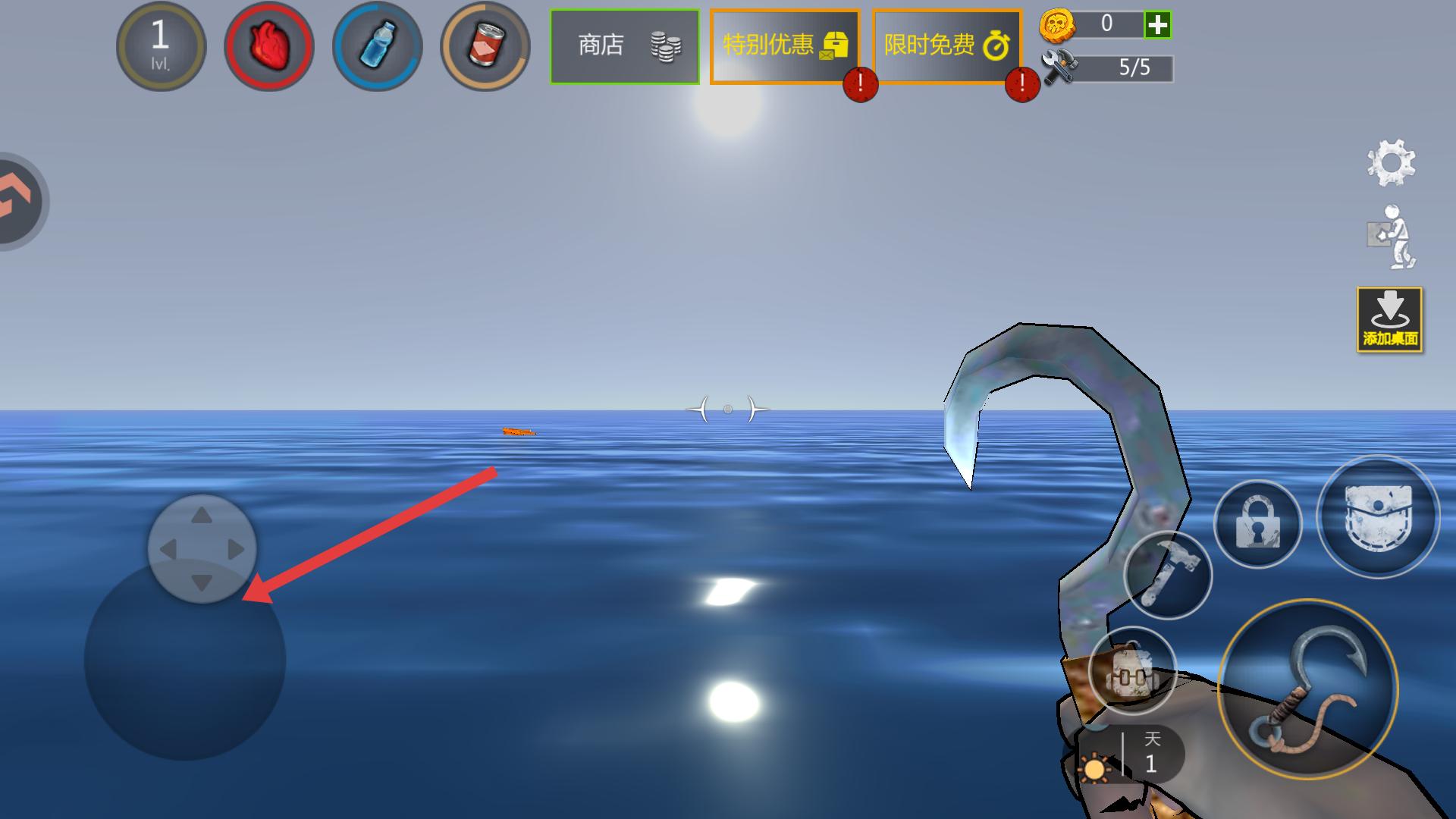Open the hammer building tool
1456x819 pixels.
tap(1167, 575)
